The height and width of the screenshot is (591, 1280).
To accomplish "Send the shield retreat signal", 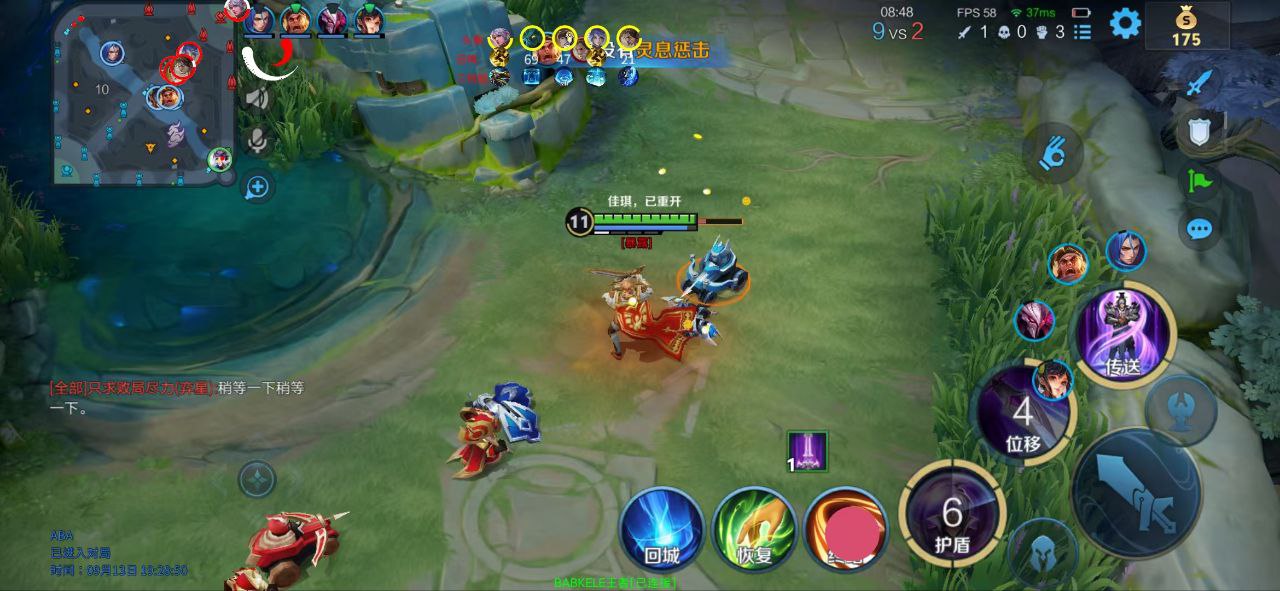I will [1199, 131].
